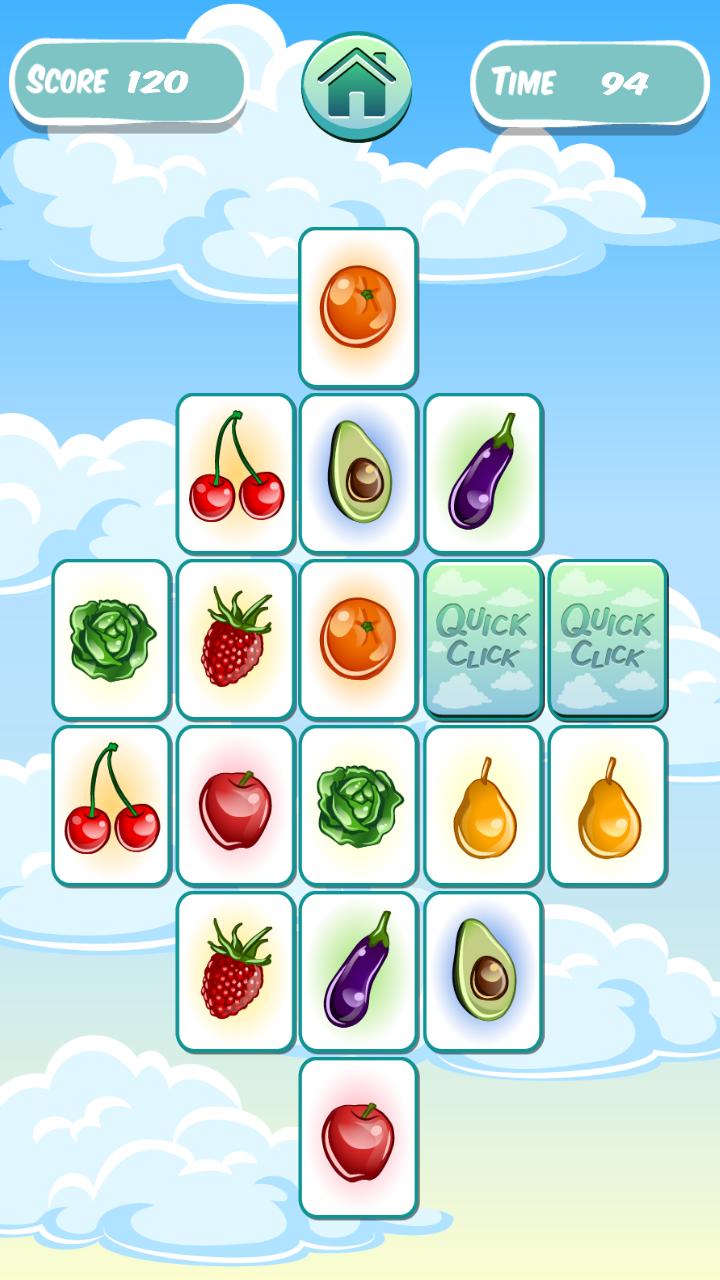Return to the home menu
The height and width of the screenshot is (1280, 720).
[357, 86]
